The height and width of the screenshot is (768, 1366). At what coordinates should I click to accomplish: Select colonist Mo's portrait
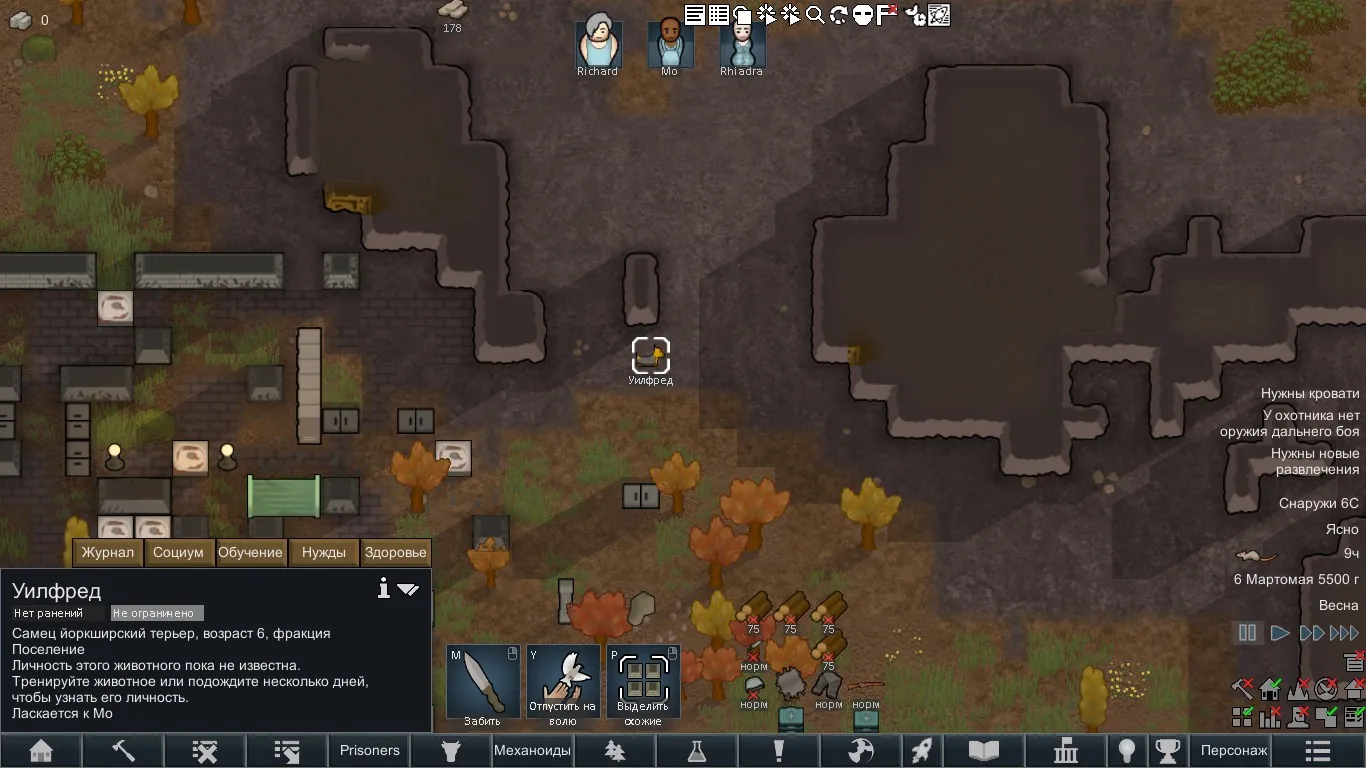click(x=670, y=45)
